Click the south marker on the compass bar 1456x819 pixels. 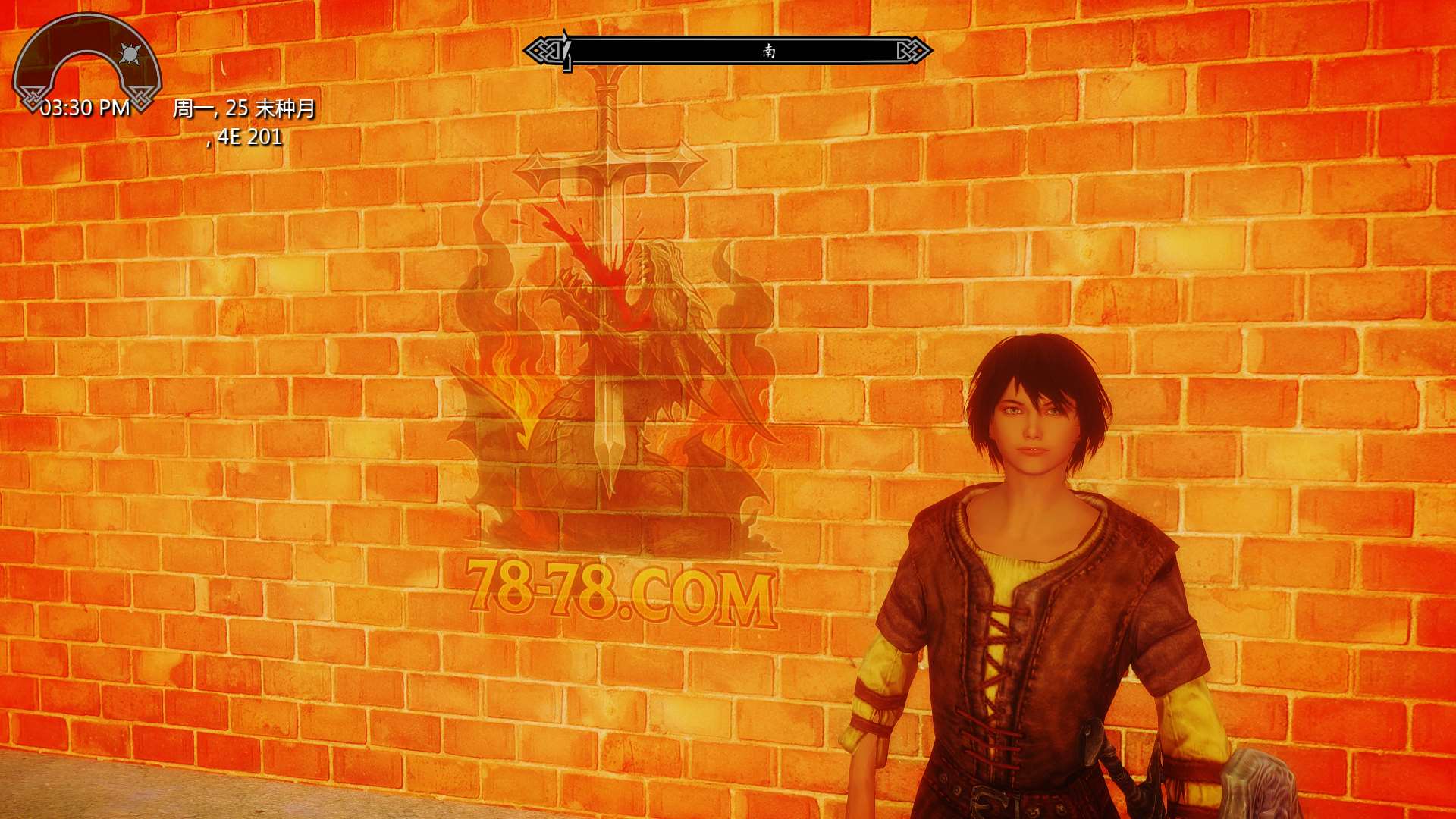coord(769,51)
